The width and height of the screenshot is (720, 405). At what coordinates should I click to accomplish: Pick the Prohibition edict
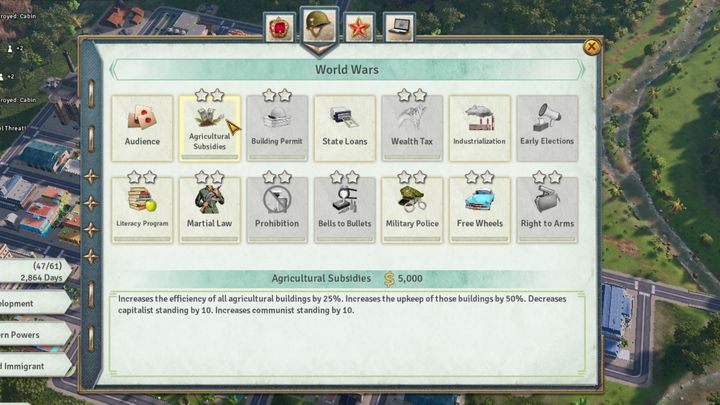click(277, 209)
